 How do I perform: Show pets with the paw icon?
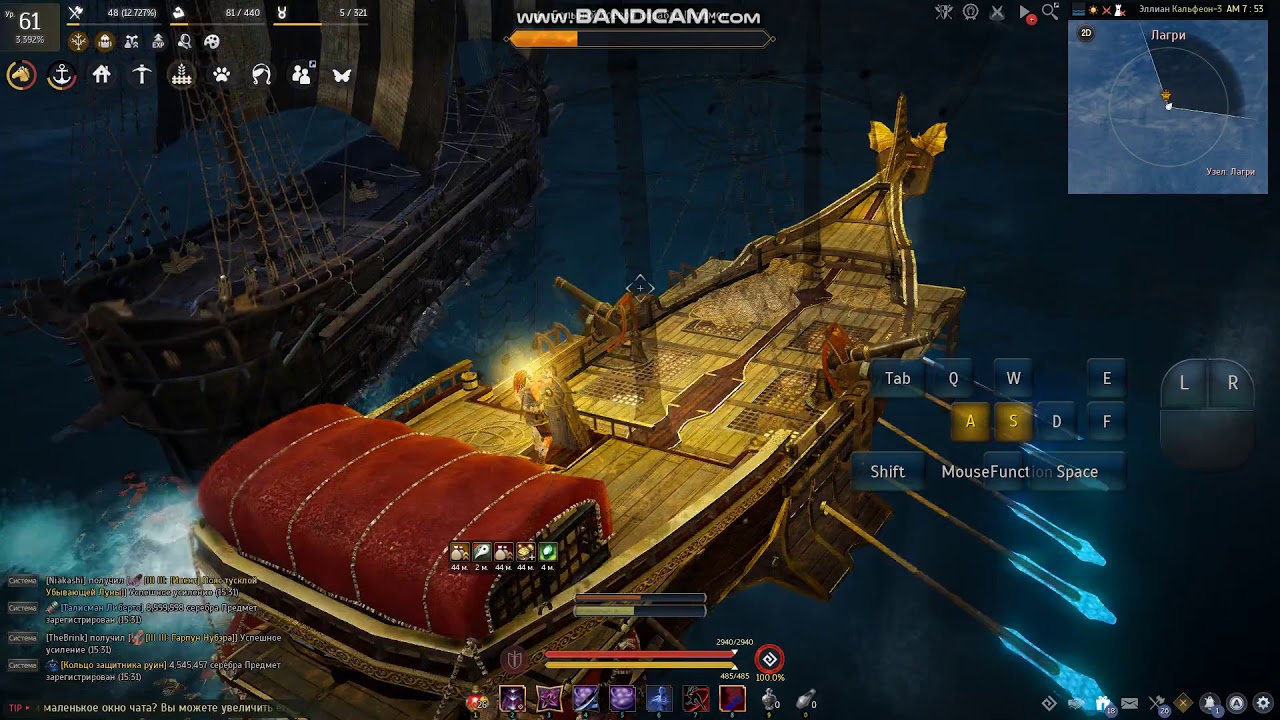point(222,75)
